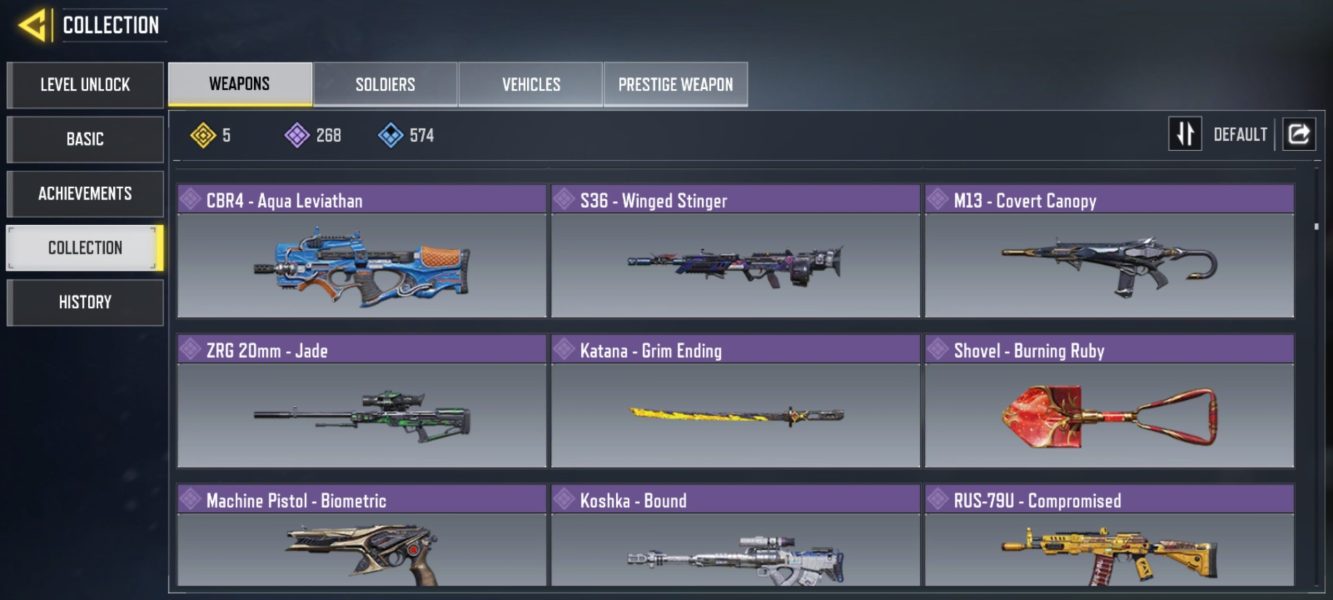Choose the Shovel Burning Ruby item
Screen dimensions: 1333x600
[1109, 414]
